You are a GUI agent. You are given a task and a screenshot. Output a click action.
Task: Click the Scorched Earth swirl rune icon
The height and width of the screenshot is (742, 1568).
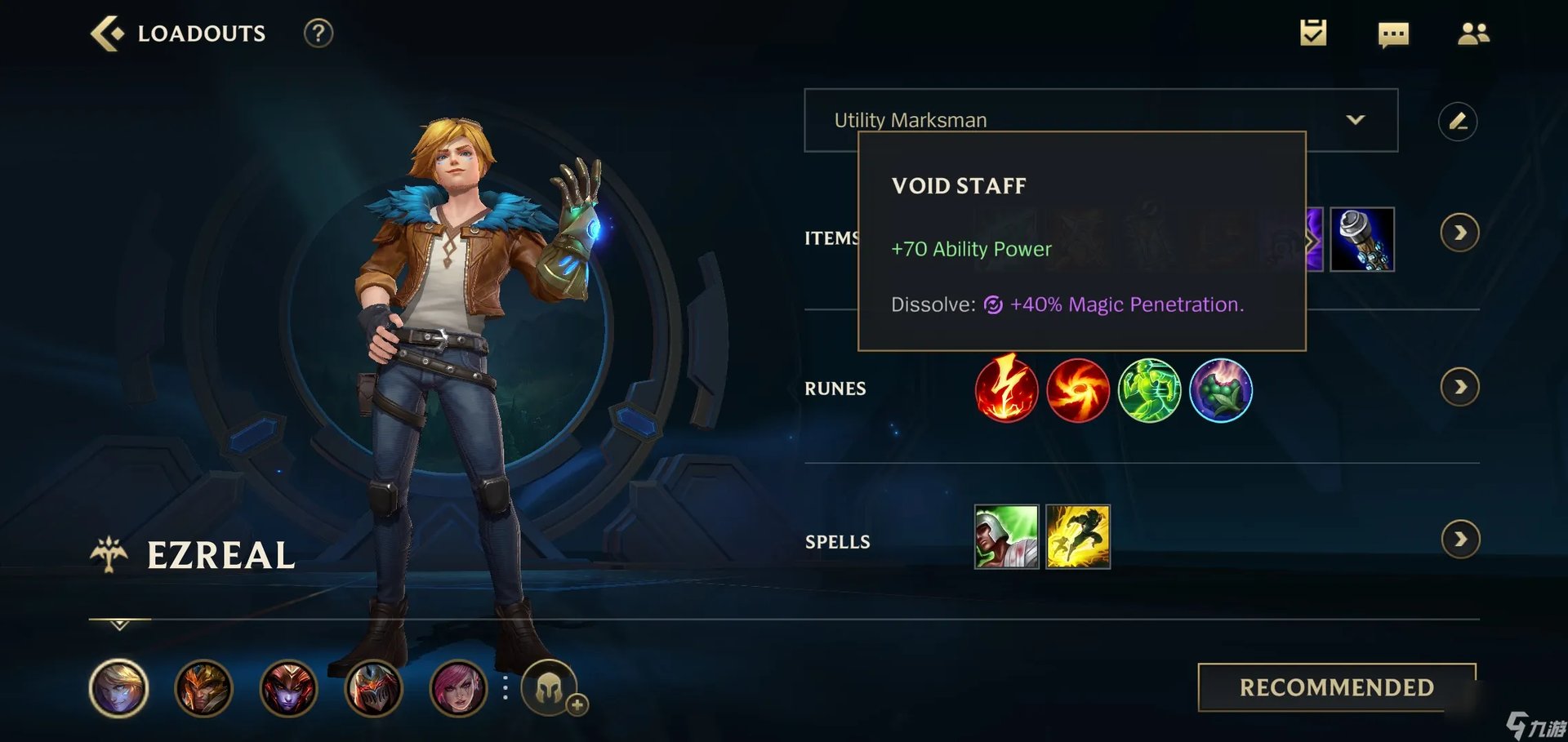pyautogui.click(x=1078, y=391)
